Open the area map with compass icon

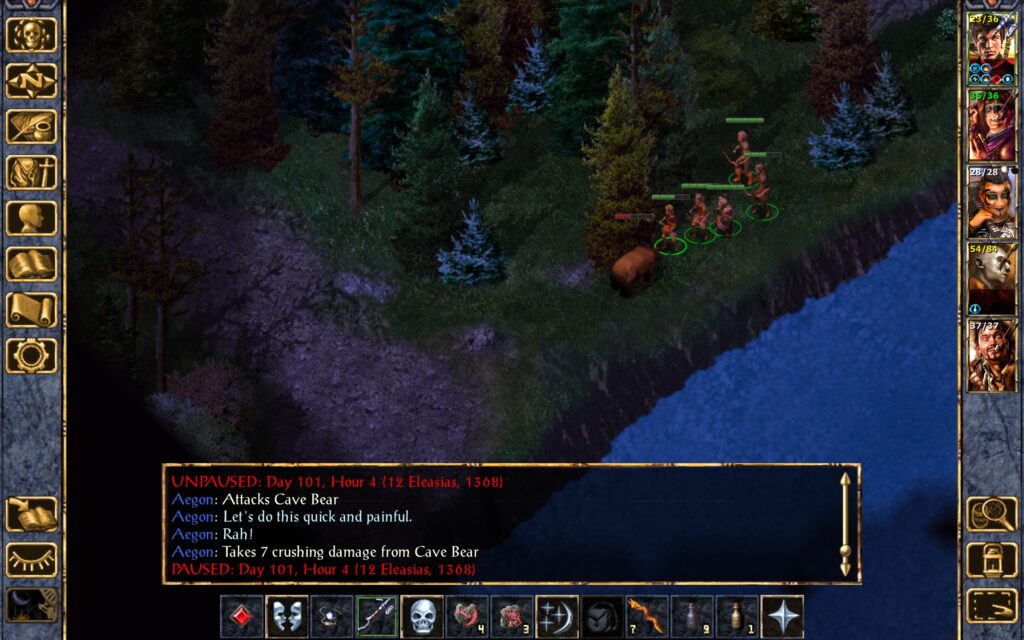[32, 81]
